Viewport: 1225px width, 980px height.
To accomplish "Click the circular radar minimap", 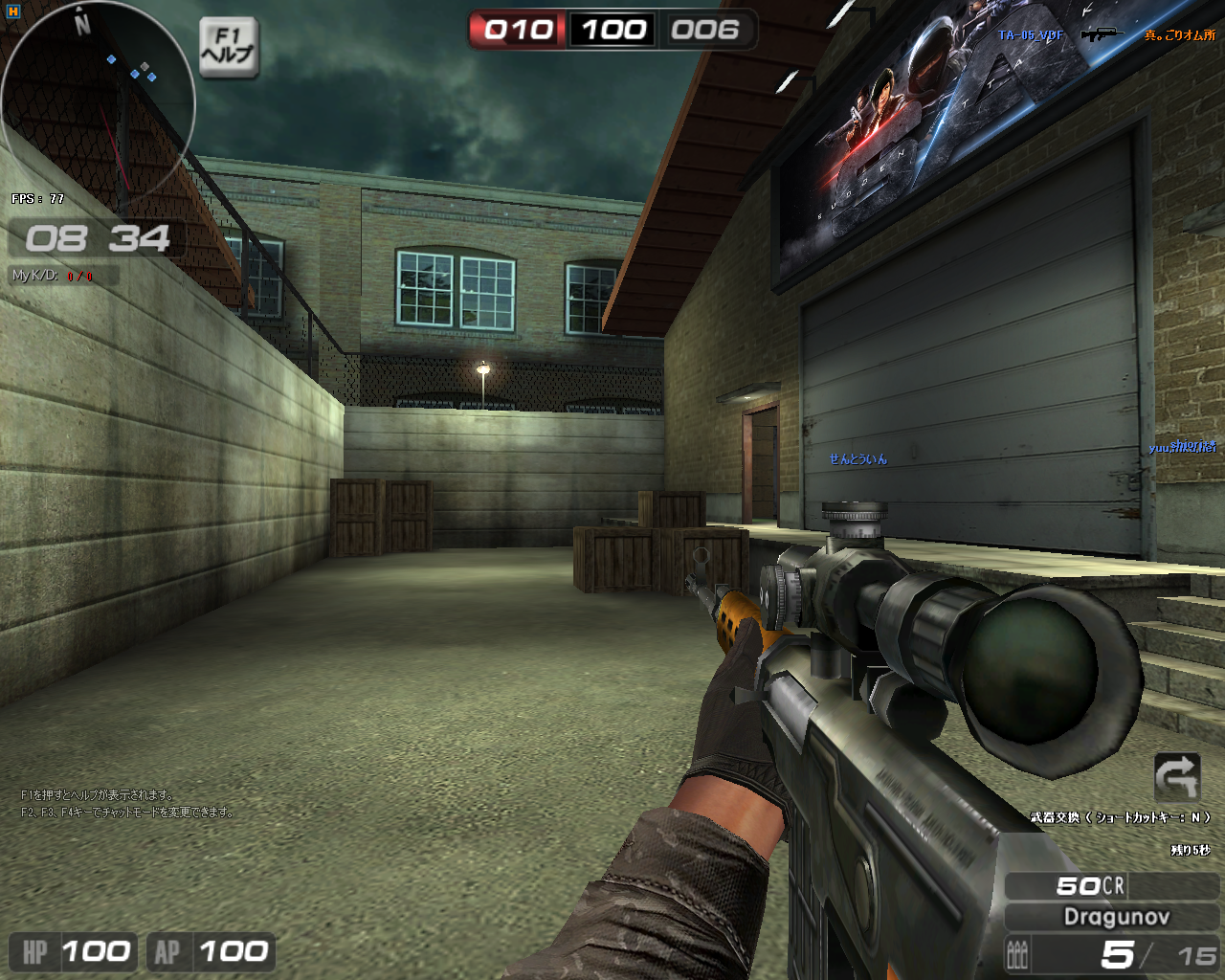I will click(98, 100).
